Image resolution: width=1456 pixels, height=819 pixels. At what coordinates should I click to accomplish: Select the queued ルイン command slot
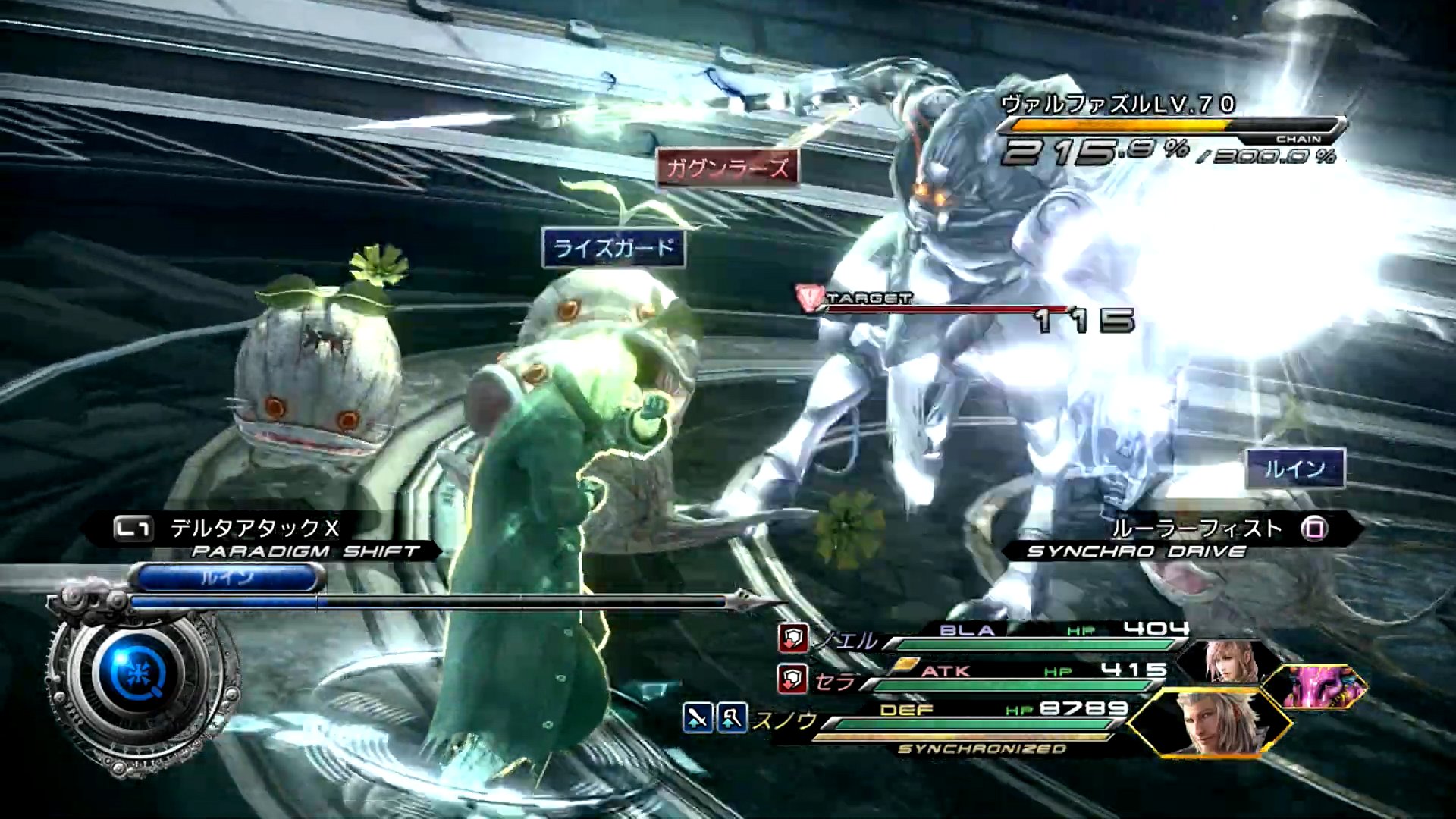pos(227,579)
